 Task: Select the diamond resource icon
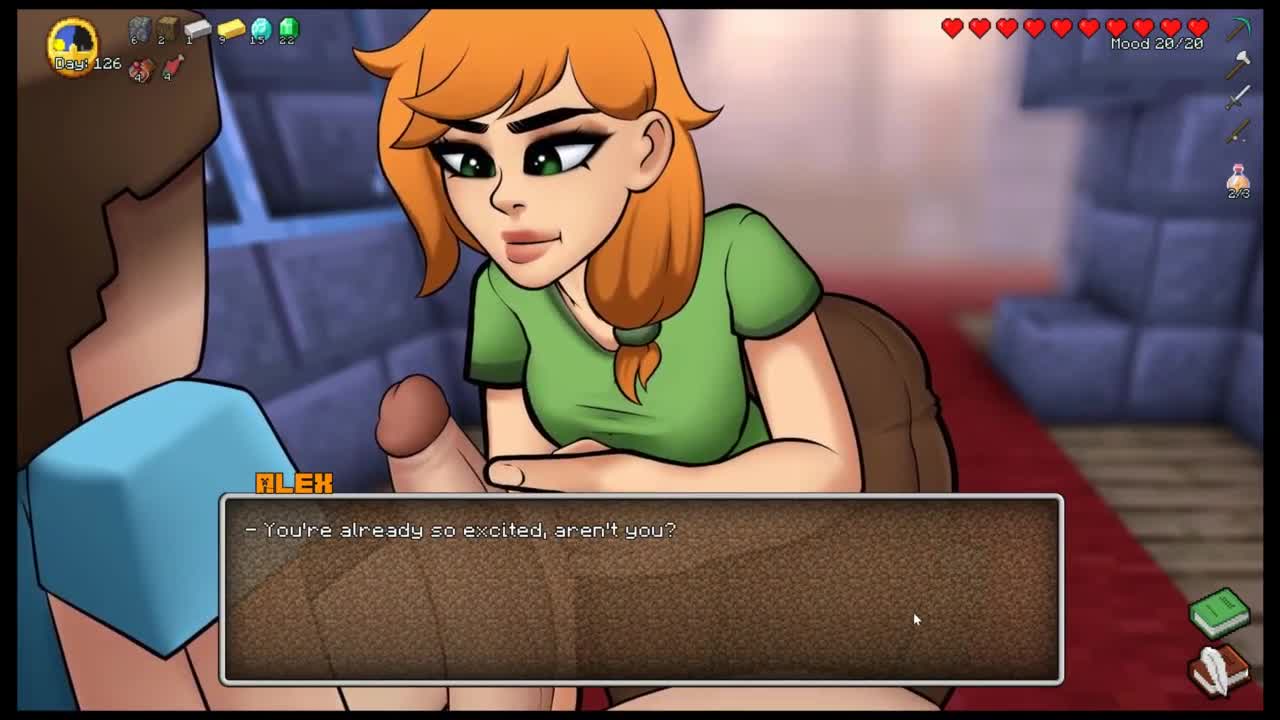(260, 30)
